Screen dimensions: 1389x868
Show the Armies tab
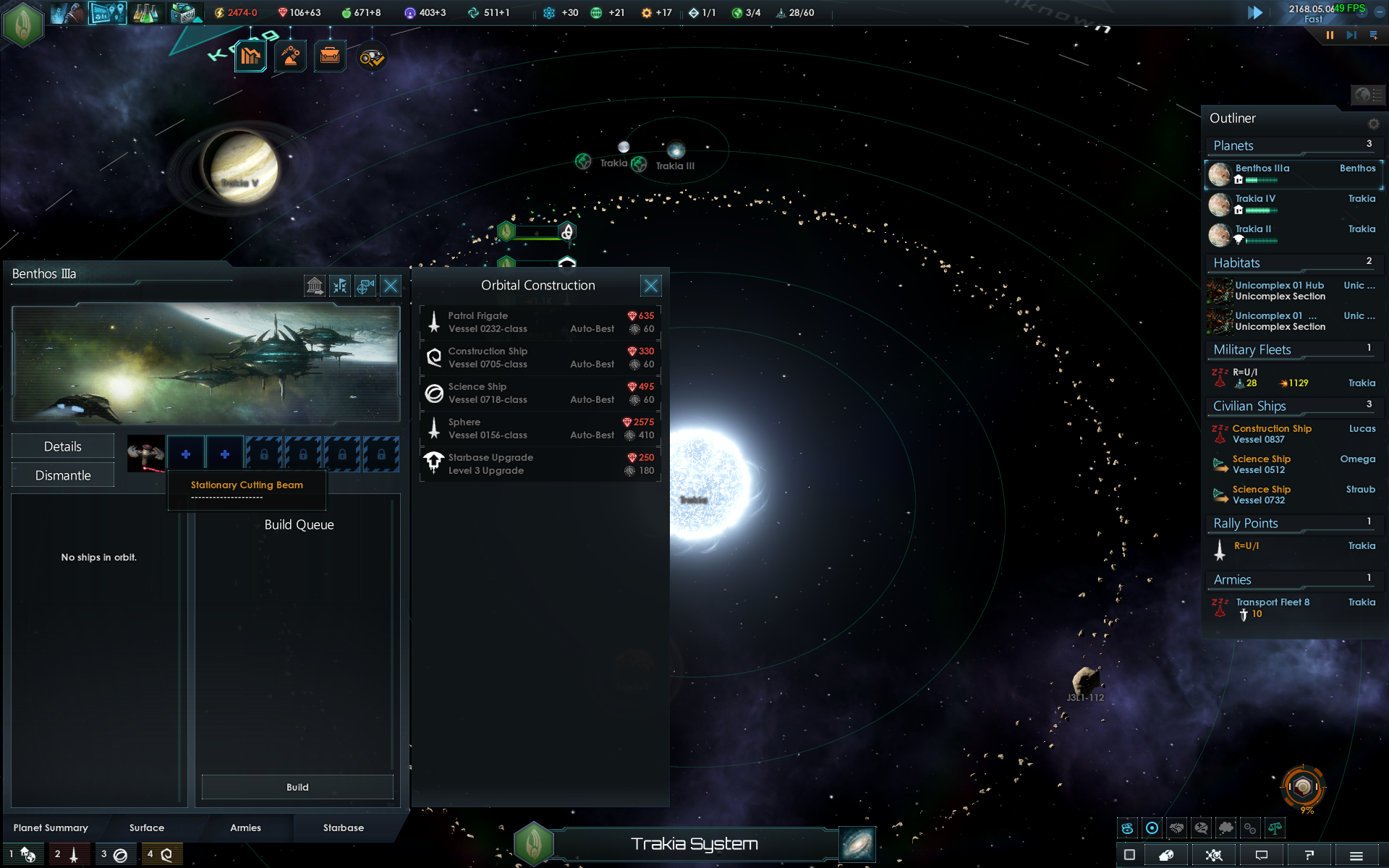(245, 827)
